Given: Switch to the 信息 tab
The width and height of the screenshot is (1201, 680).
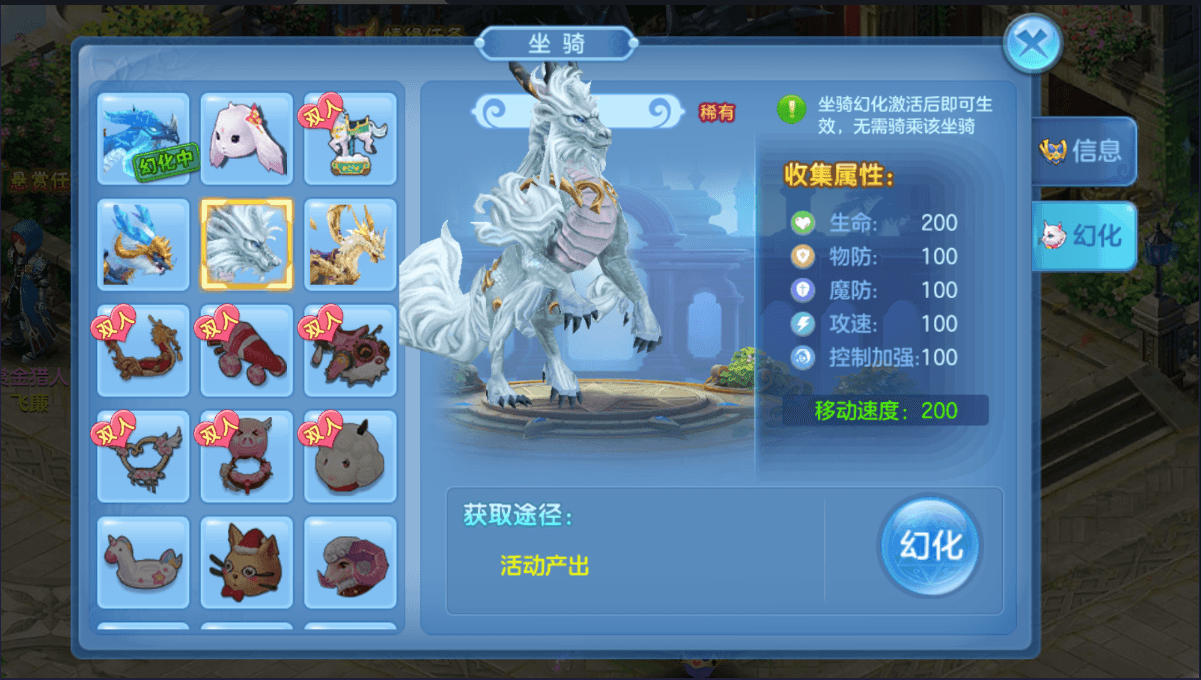Looking at the screenshot, I should pos(1084,151).
